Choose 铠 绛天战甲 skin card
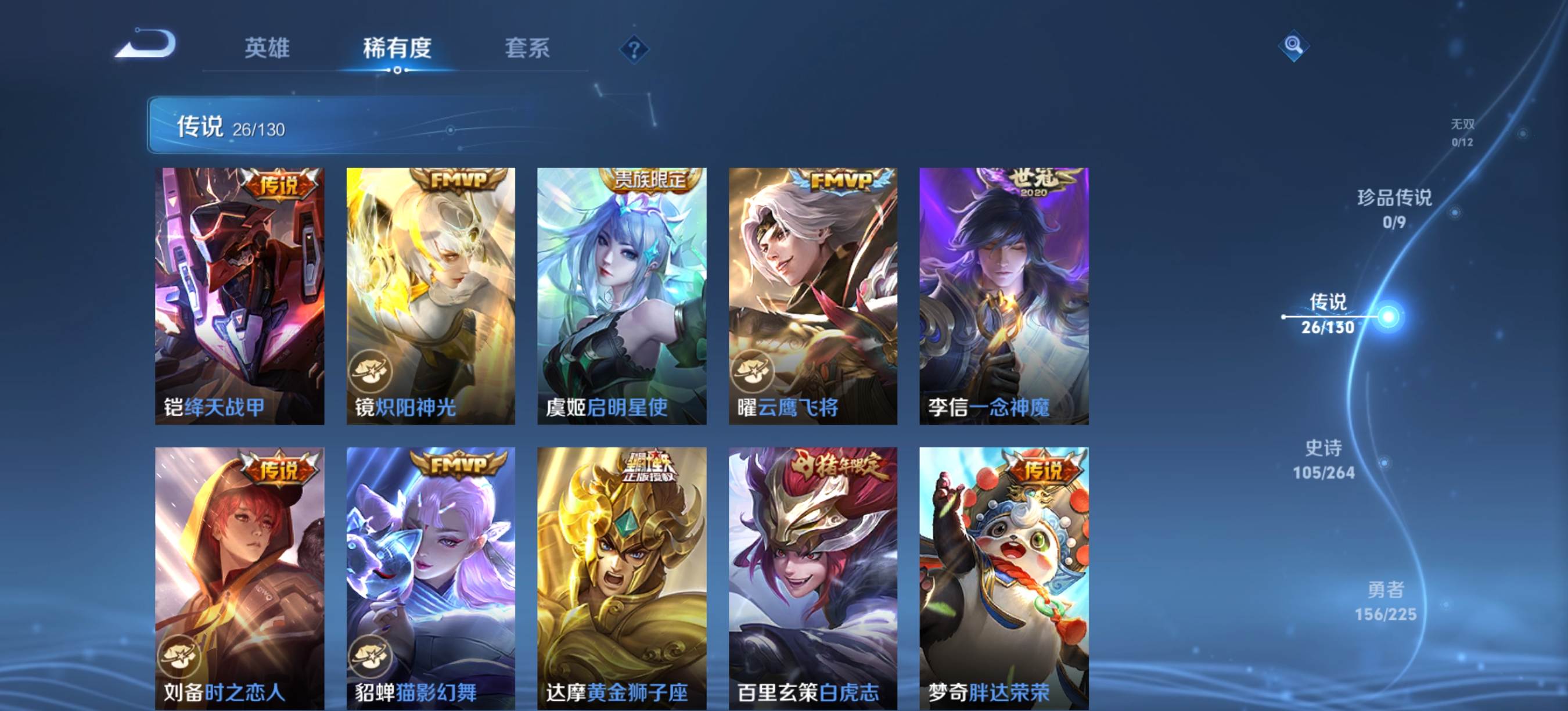 coord(239,296)
